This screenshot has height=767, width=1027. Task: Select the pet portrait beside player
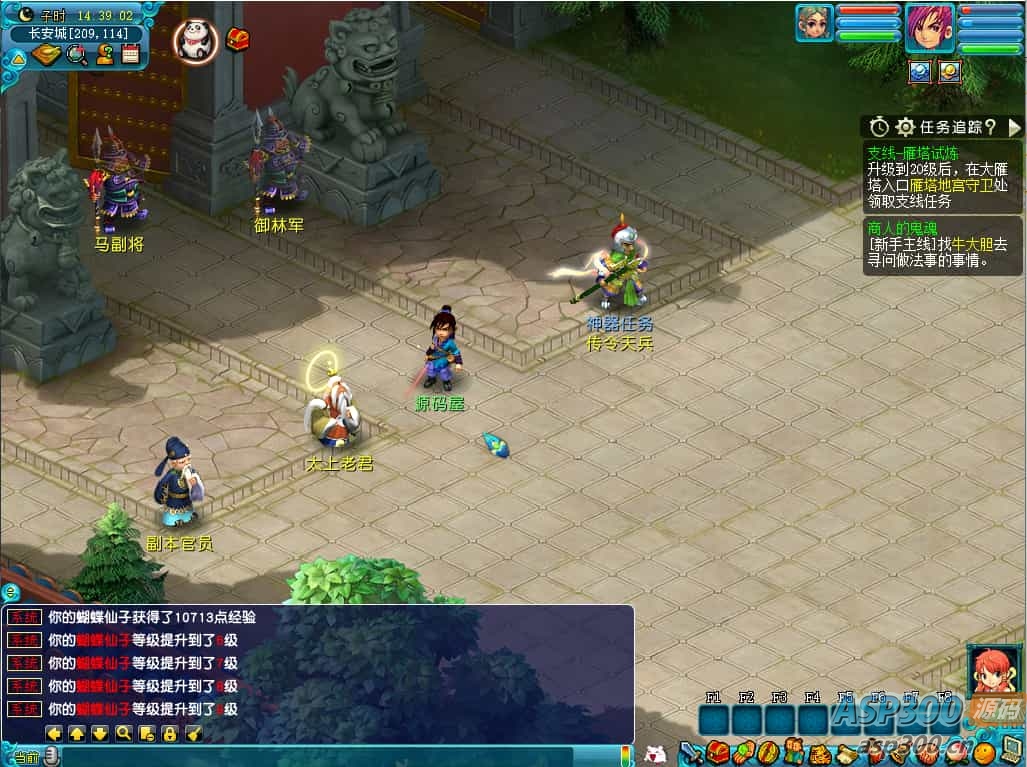coord(814,22)
